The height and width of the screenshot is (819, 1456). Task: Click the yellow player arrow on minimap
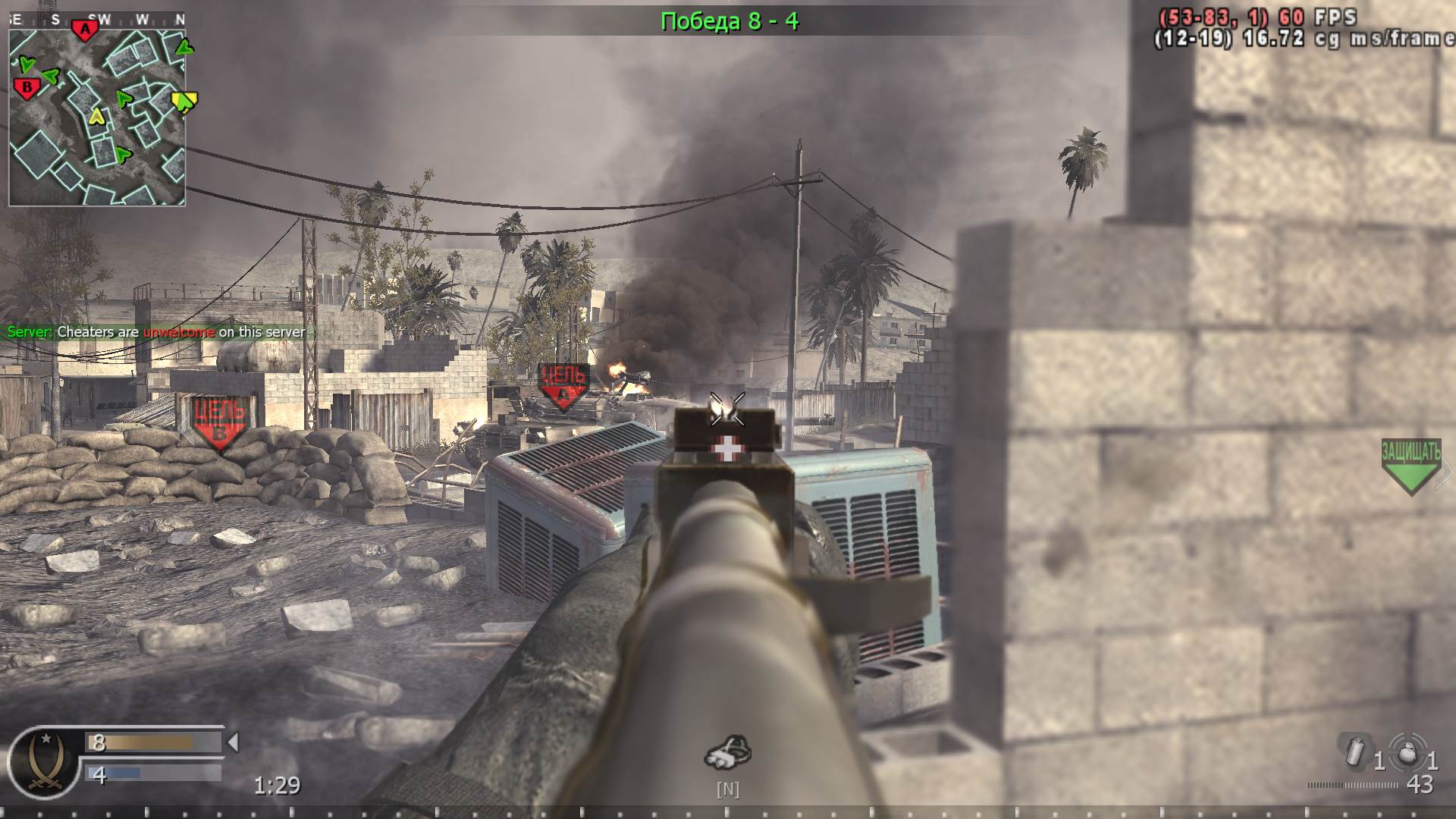coord(96,118)
